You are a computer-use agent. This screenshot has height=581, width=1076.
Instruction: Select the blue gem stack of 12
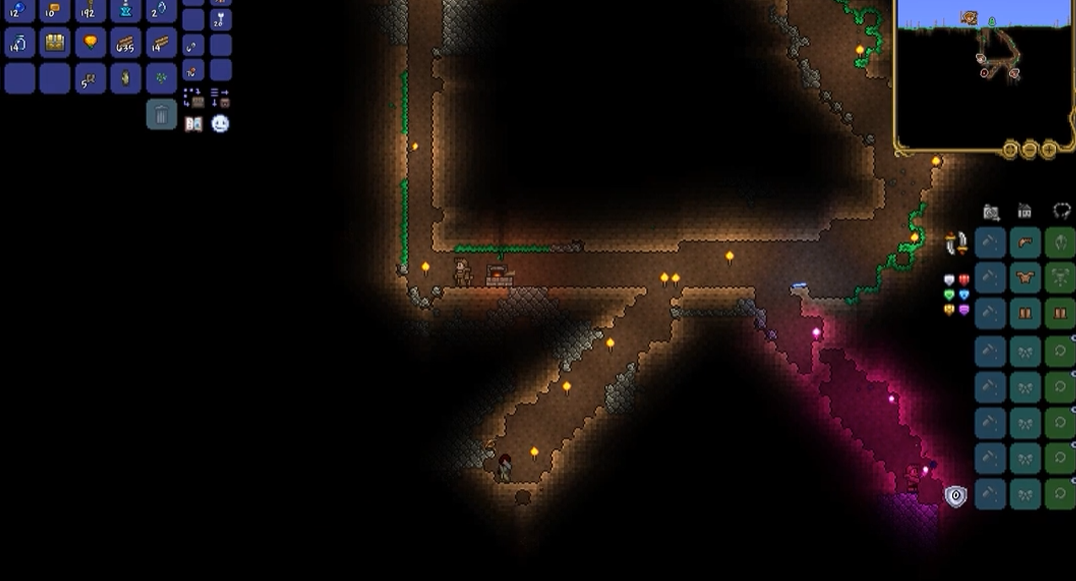point(19,11)
